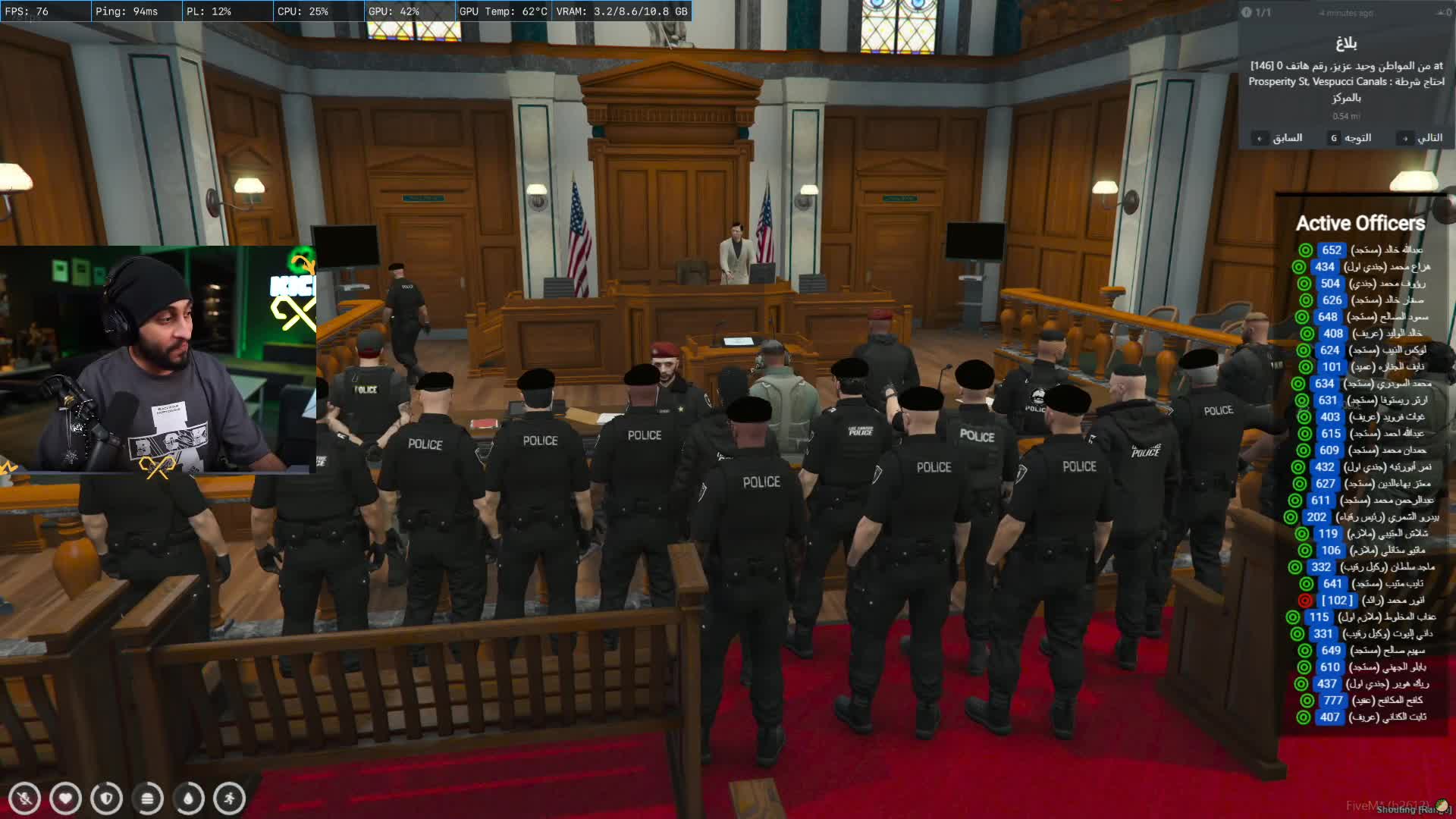
Task: Choose officer 407 at the list's end
Action: click(1362, 717)
